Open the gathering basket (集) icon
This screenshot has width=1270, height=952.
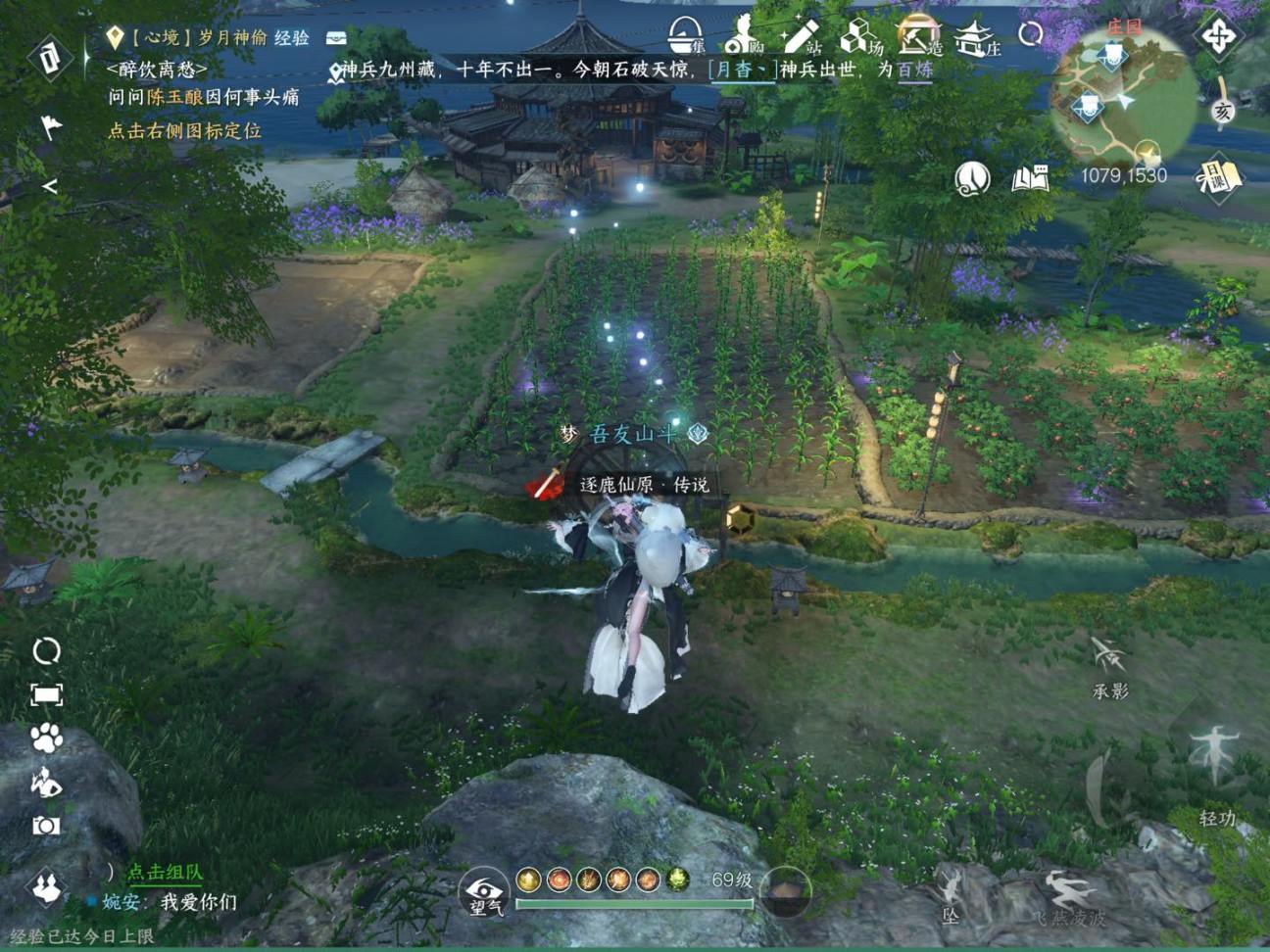tap(686, 37)
